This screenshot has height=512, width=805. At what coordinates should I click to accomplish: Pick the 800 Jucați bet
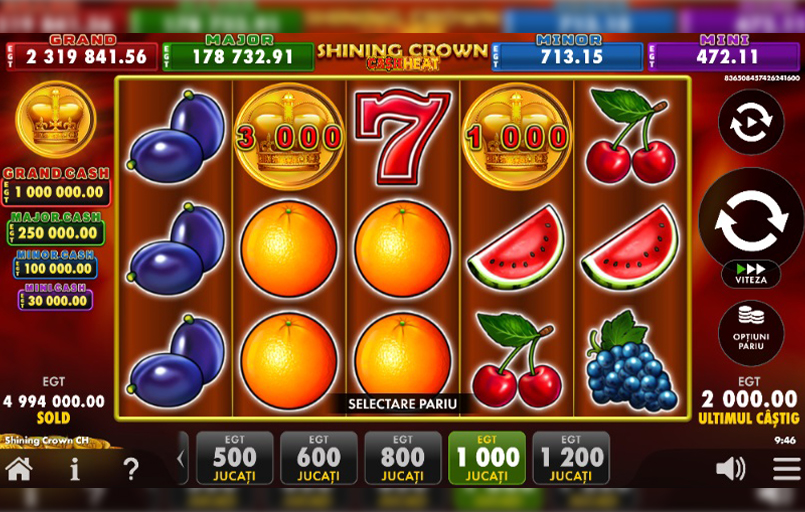pos(403,458)
